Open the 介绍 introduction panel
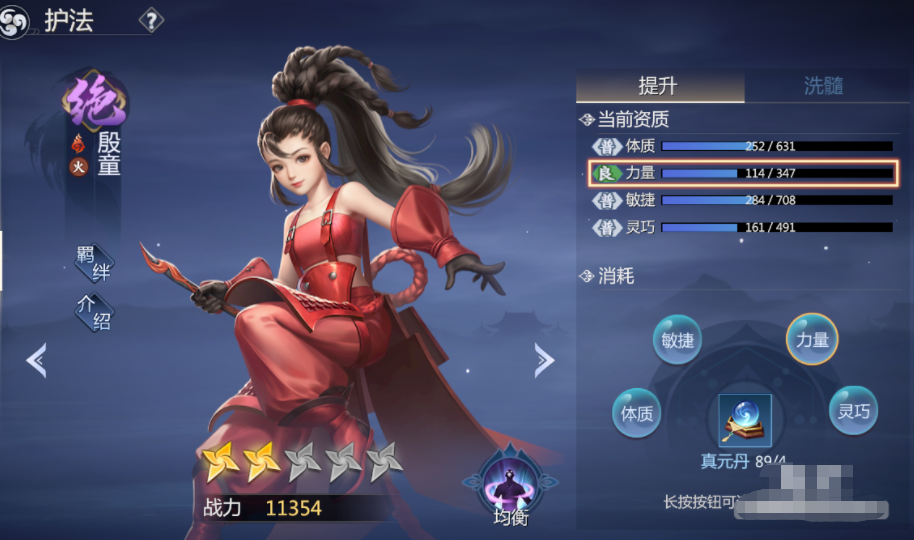 (x=94, y=312)
